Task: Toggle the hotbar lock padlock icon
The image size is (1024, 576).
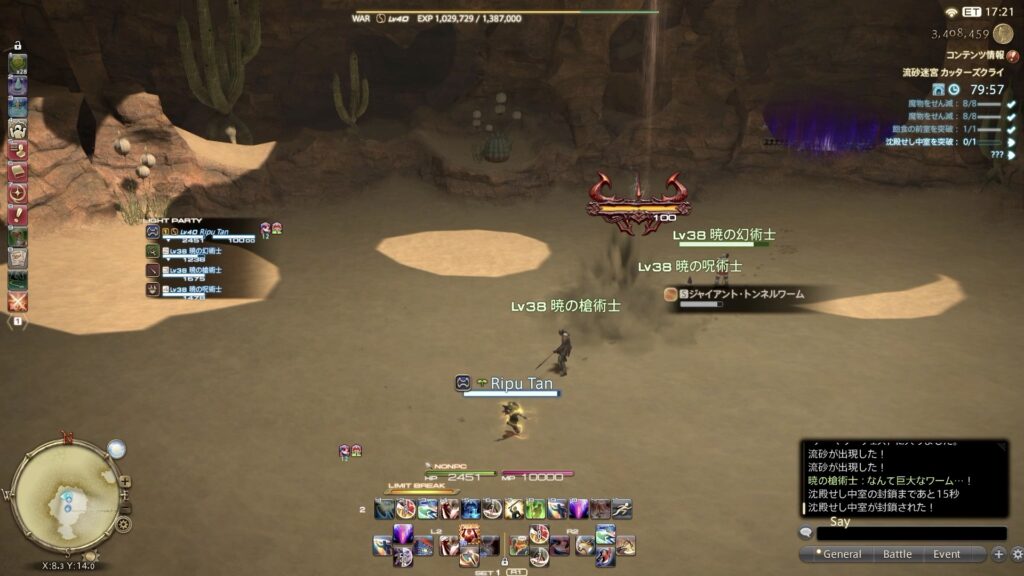Action: pos(505,561)
